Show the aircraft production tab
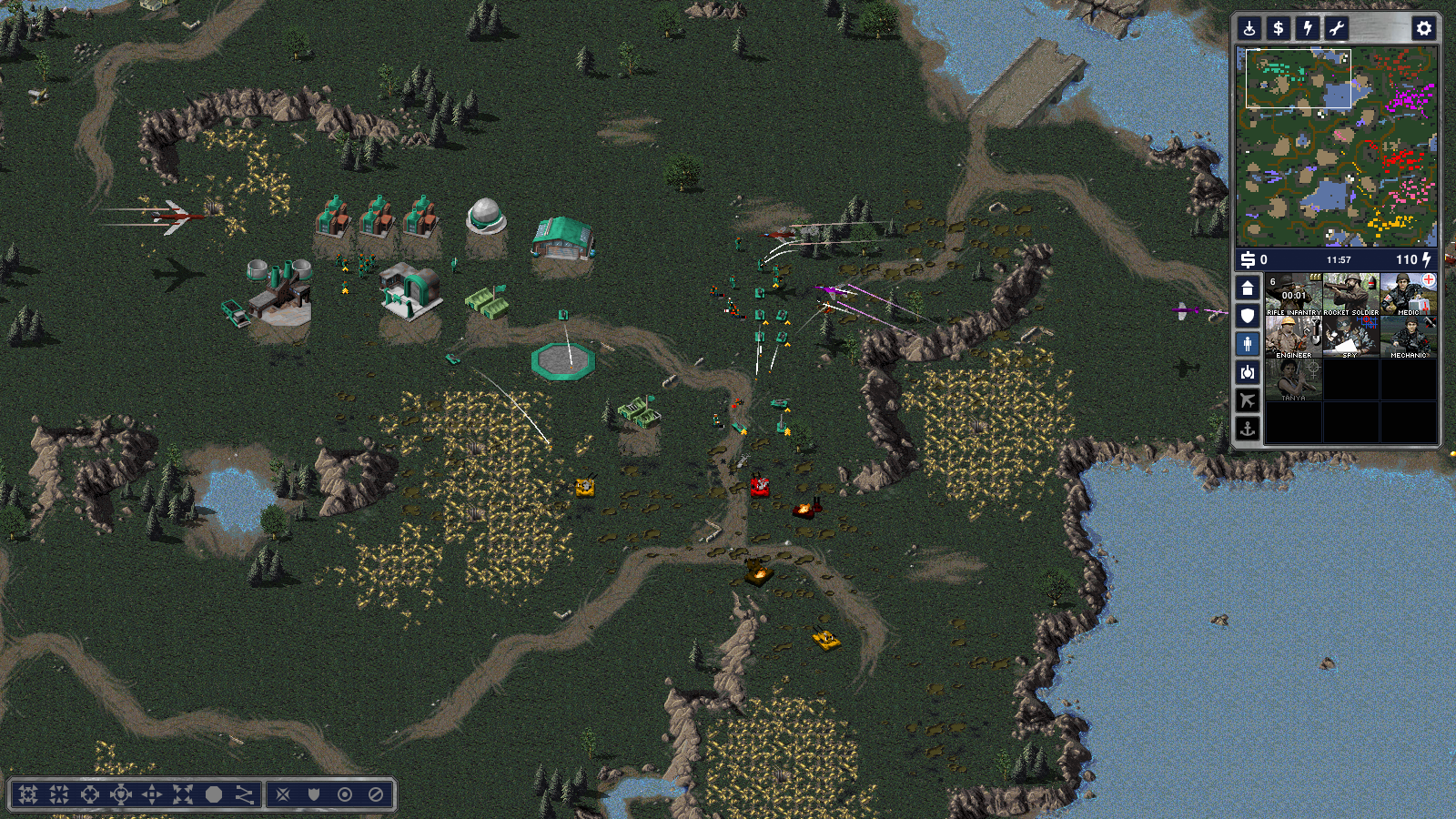Viewport: 1456px width, 819px height. click(x=1248, y=400)
